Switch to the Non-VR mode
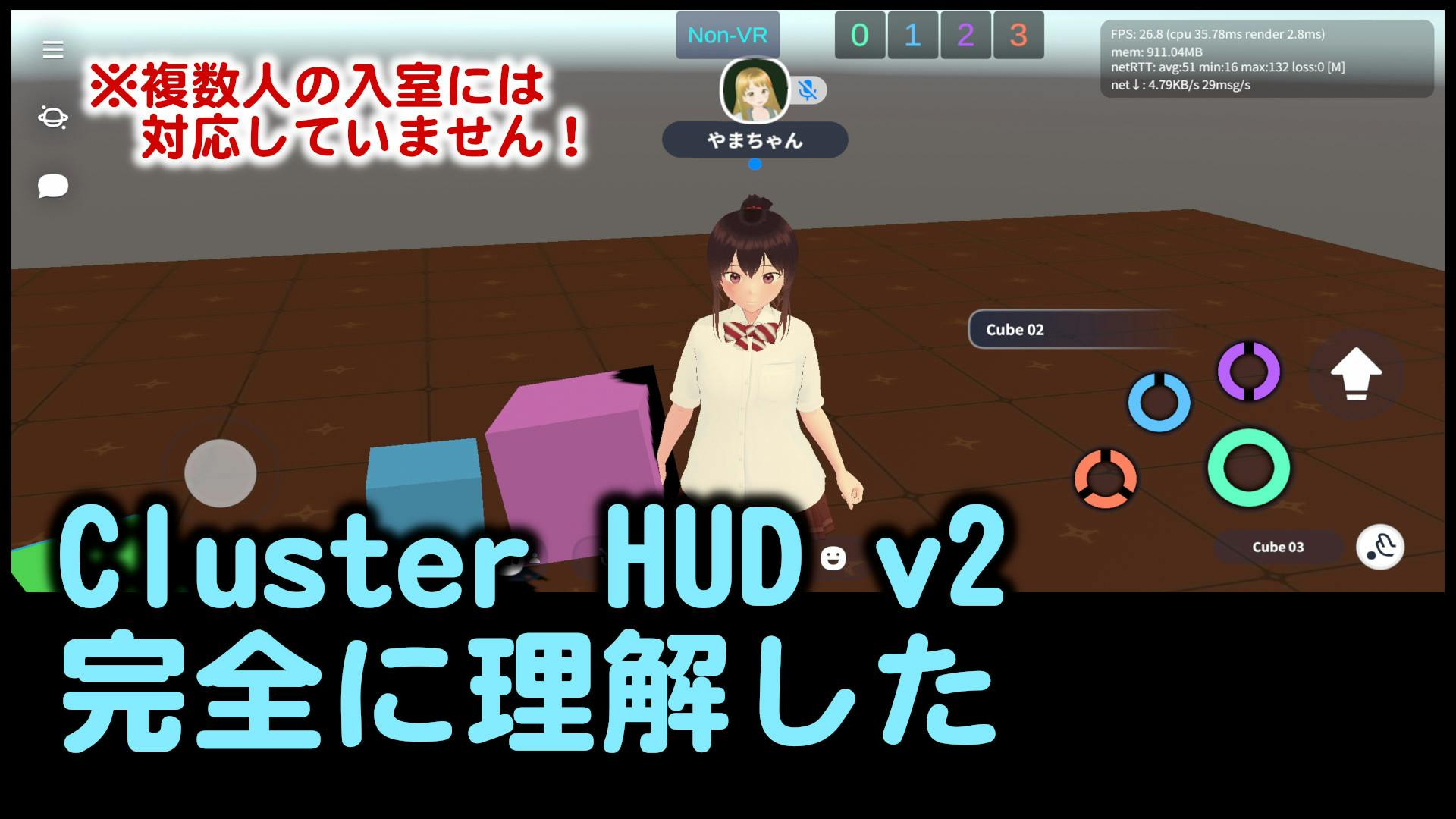1456x819 pixels. coord(727,34)
